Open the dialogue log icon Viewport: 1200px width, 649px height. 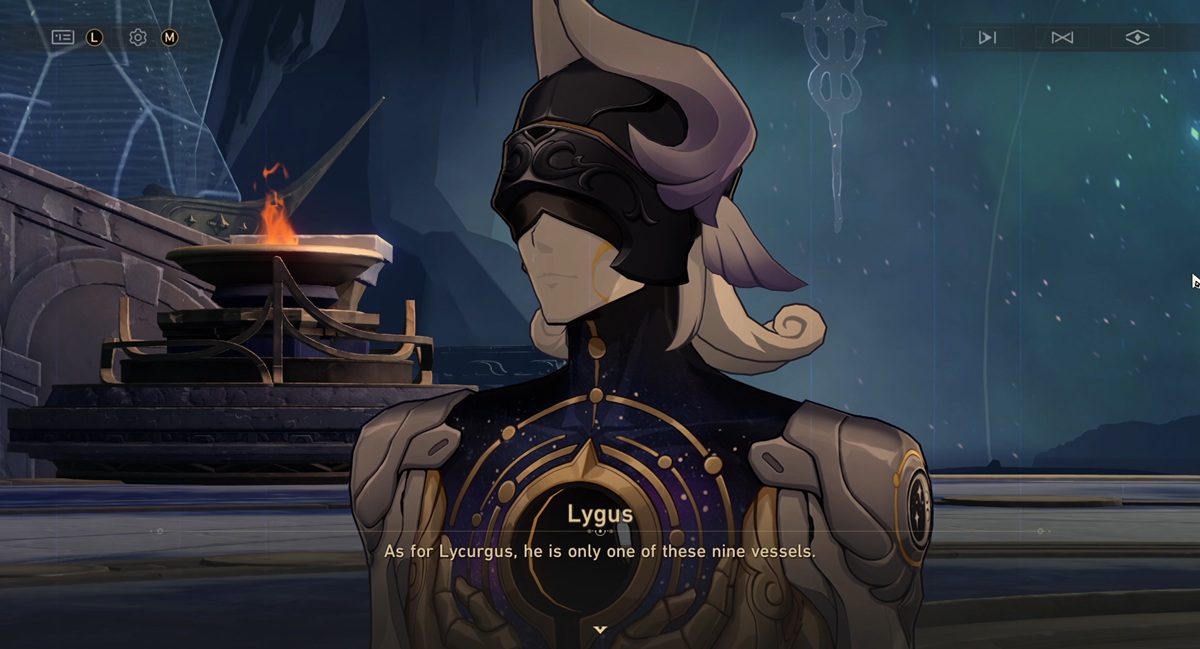click(63, 37)
